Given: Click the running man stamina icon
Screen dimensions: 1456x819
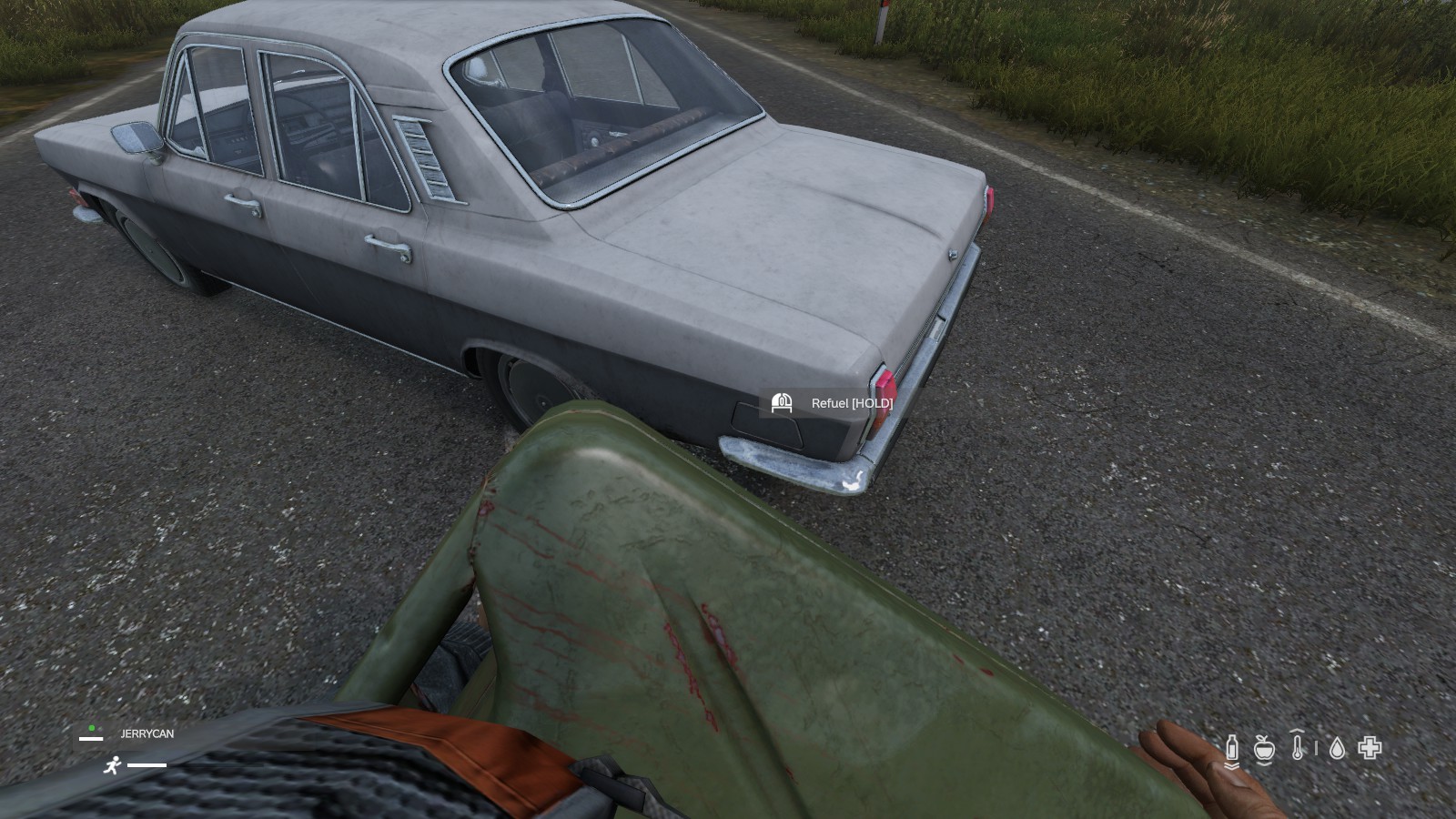Looking at the screenshot, I should 113,765.
